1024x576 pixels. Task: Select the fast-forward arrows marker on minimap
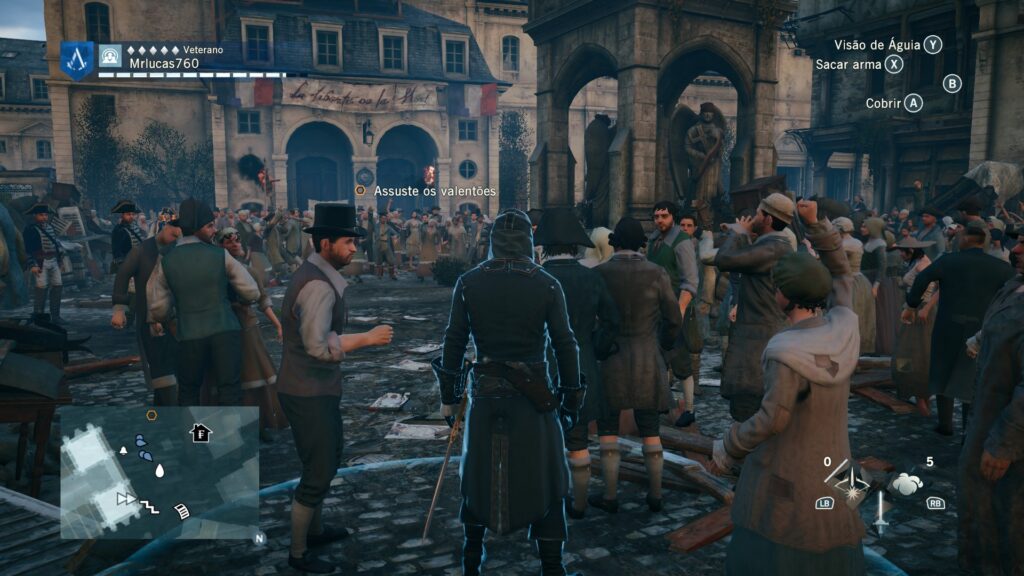click(x=126, y=498)
